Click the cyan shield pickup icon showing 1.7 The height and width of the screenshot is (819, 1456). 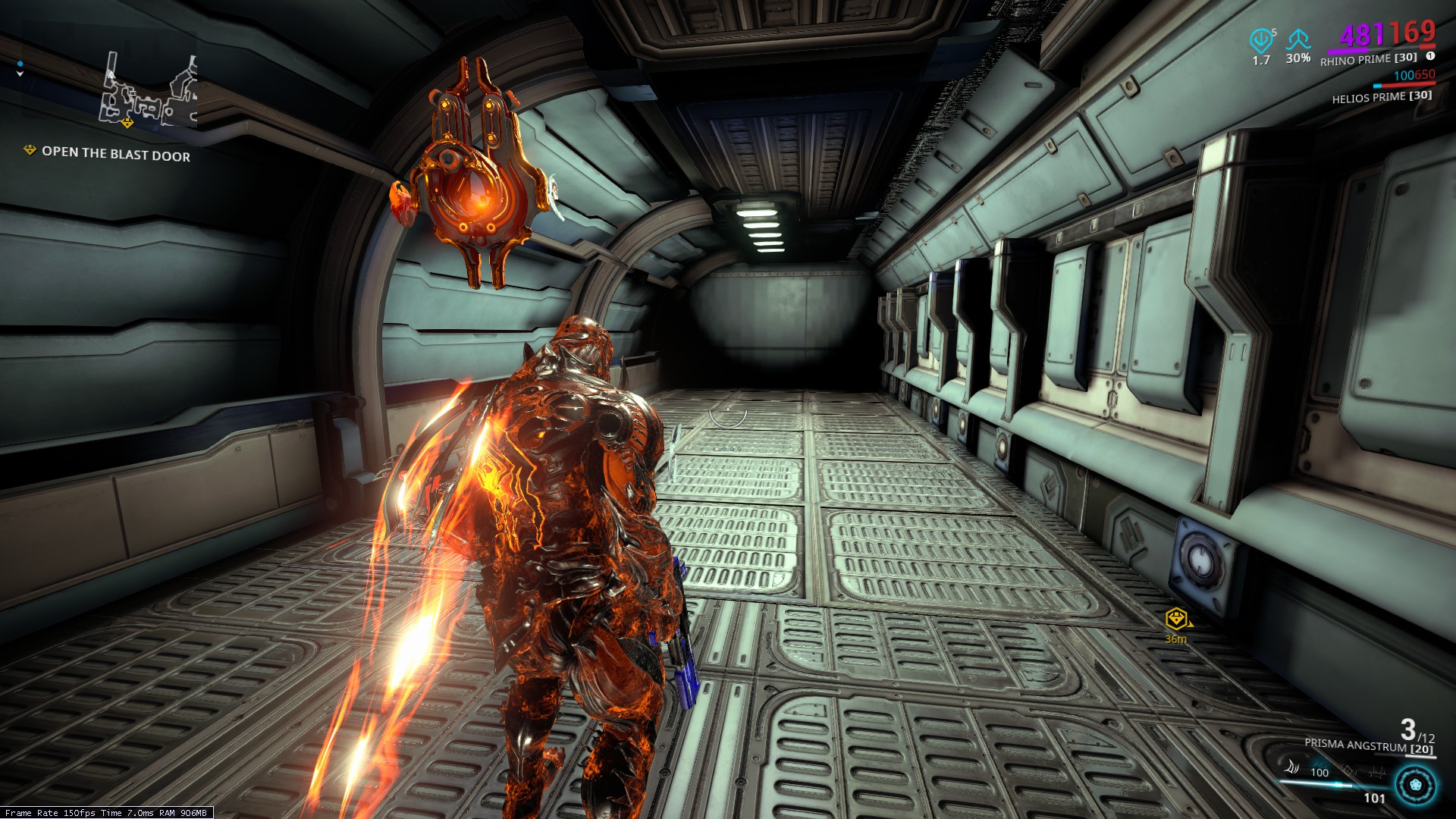click(x=1261, y=40)
